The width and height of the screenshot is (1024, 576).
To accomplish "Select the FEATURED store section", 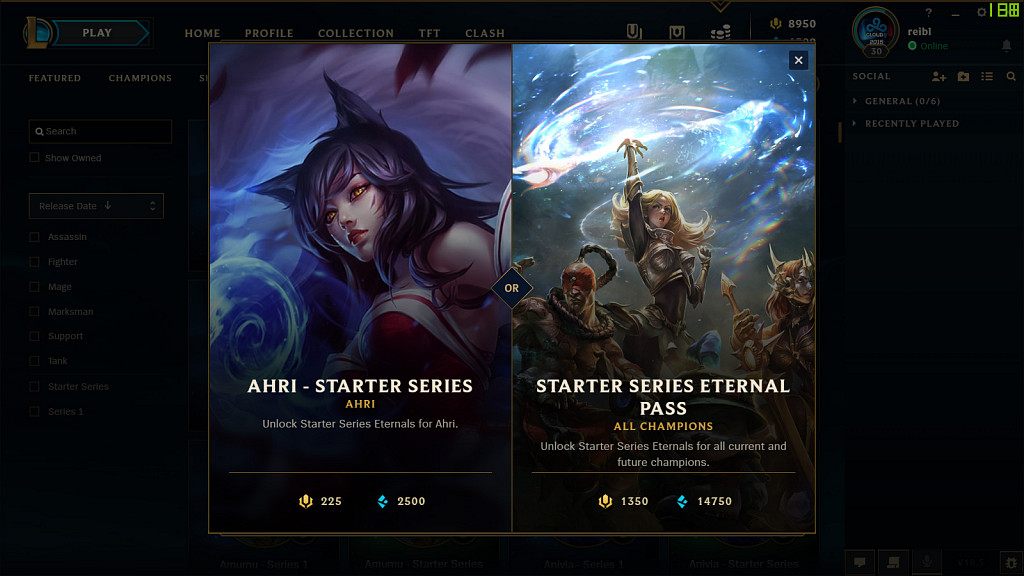I will point(55,78).
